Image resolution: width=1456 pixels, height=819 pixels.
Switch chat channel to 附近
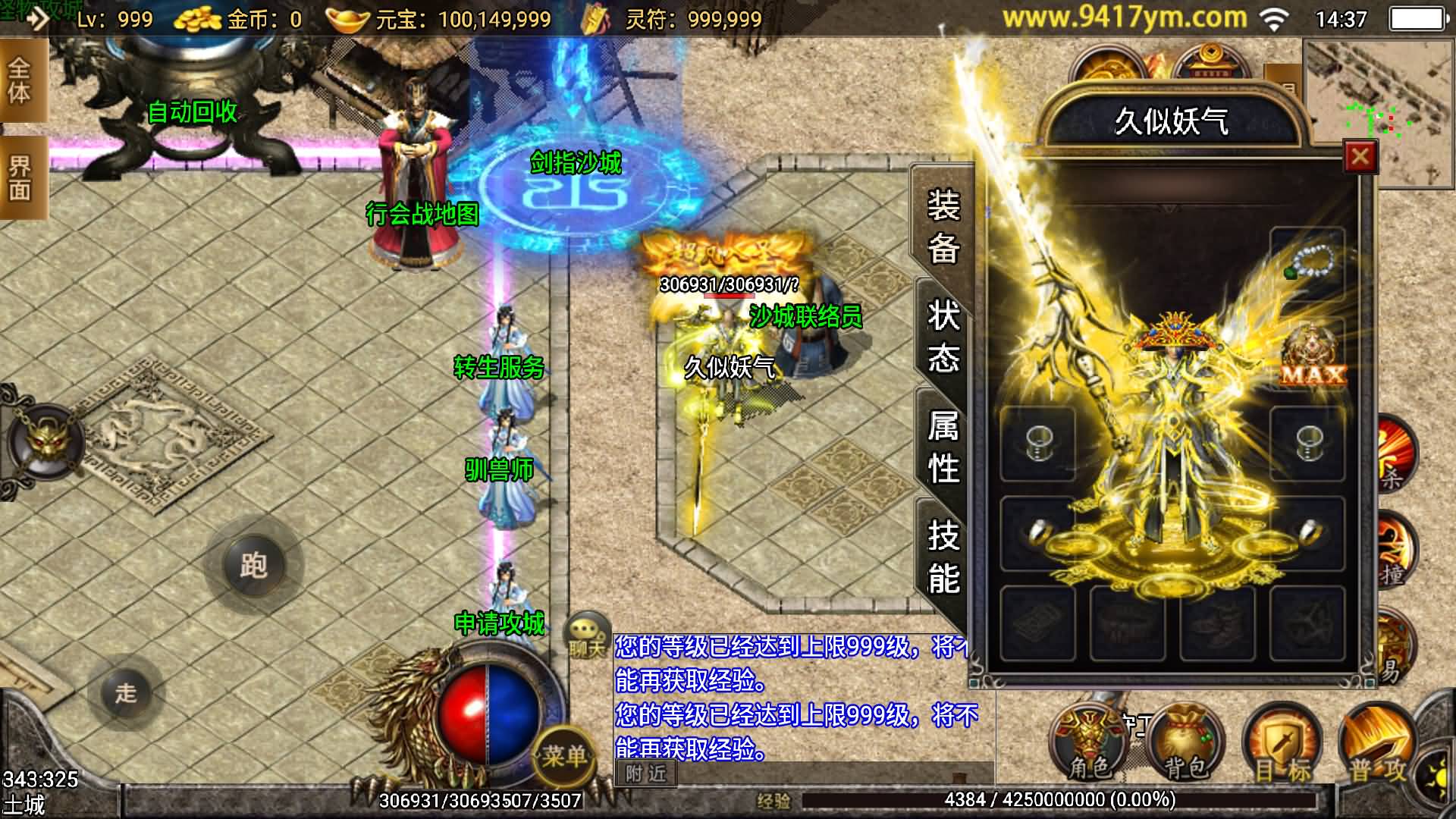pyautogui.click(x=646, y=773)
